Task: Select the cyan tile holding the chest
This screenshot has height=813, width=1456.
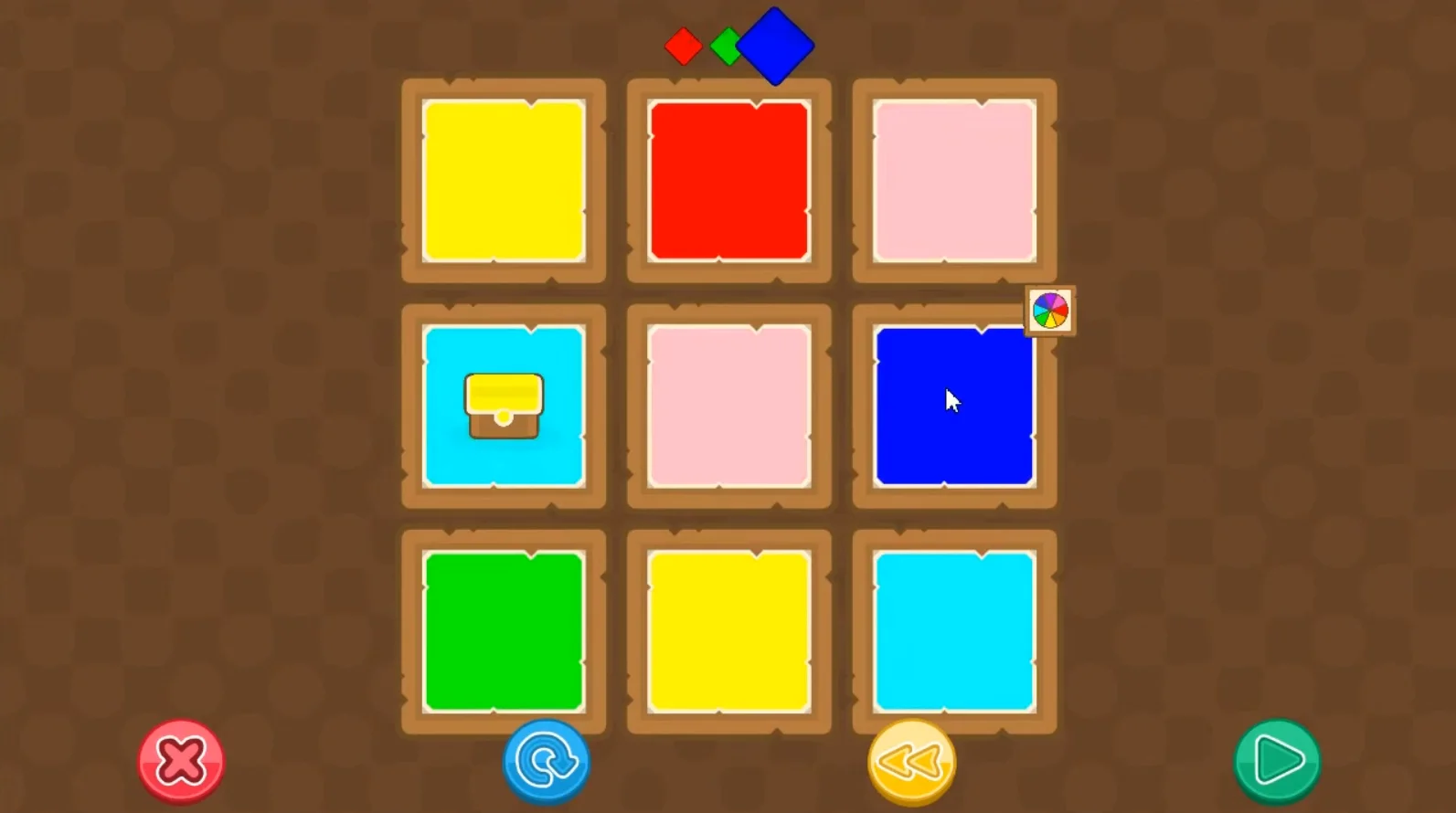Action: [x=504, y=406]
